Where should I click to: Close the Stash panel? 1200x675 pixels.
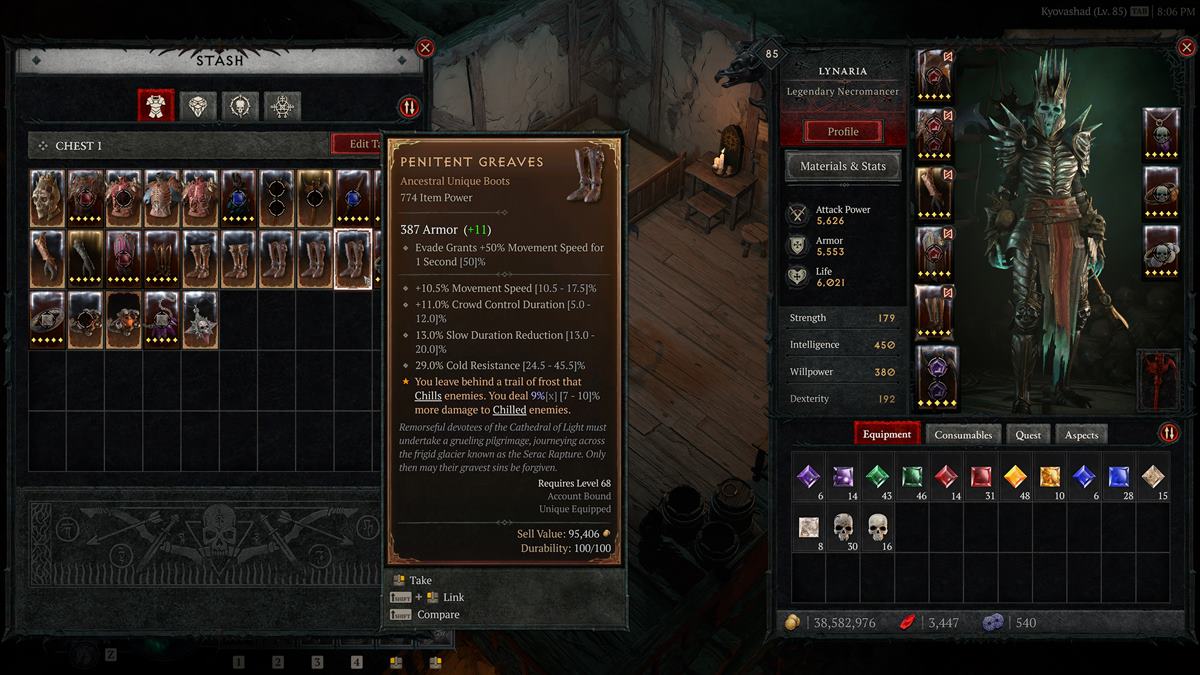click(x=425, y=47)
